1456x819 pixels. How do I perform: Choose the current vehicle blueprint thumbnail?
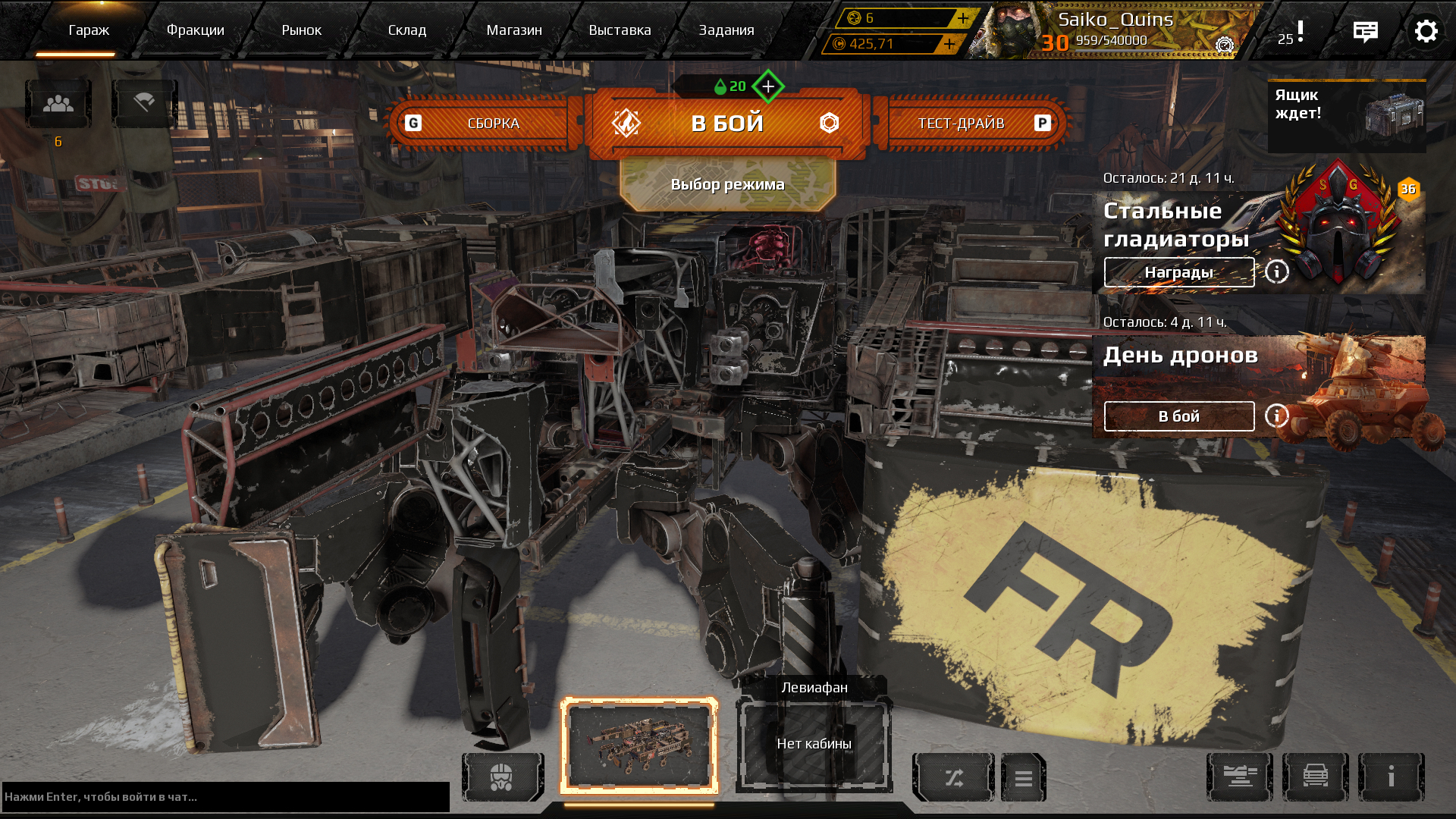[x=639, y=744]
